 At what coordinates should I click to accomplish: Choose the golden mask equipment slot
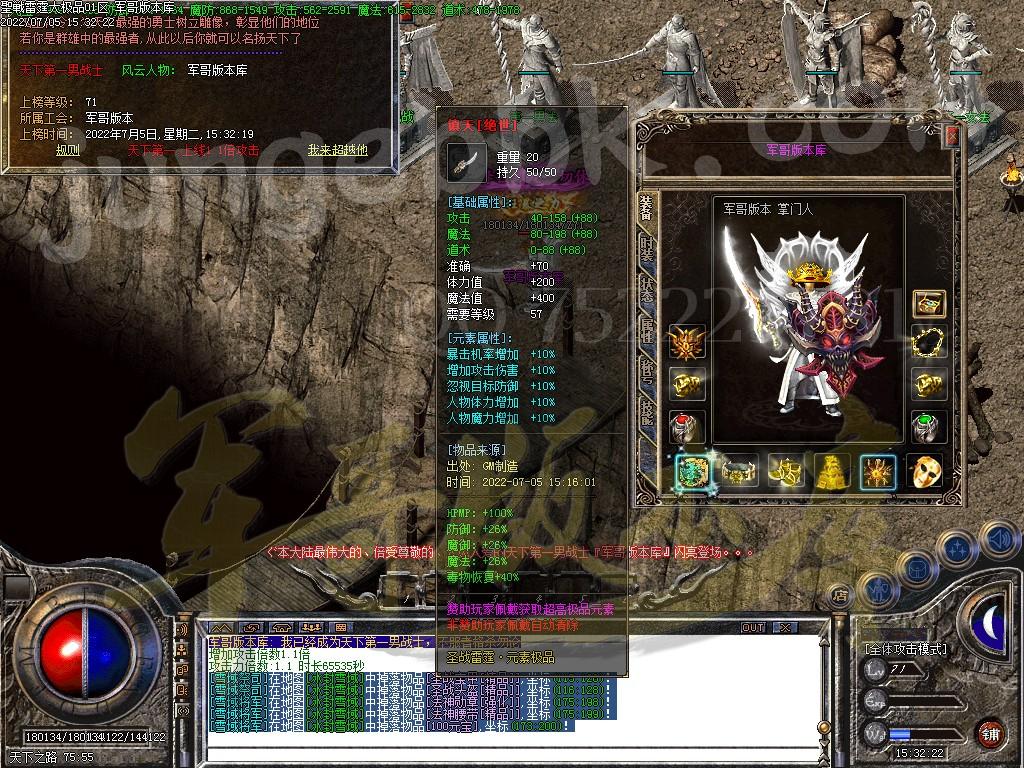coord(925,471)
